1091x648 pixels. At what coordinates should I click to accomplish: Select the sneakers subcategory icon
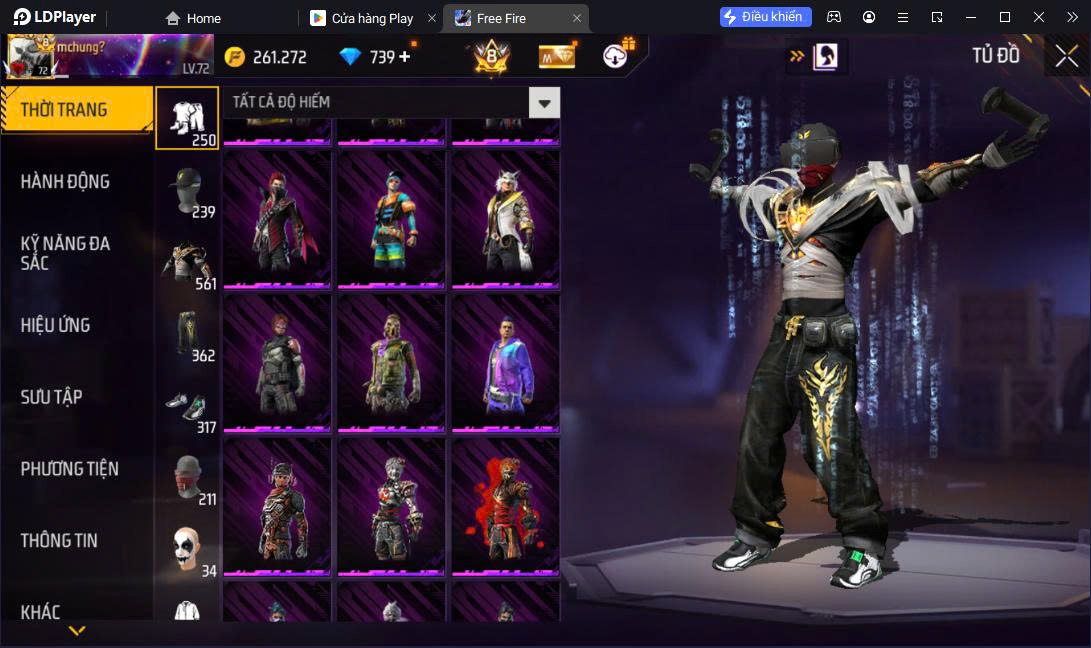pyautogui.click(x=186, y=406)
